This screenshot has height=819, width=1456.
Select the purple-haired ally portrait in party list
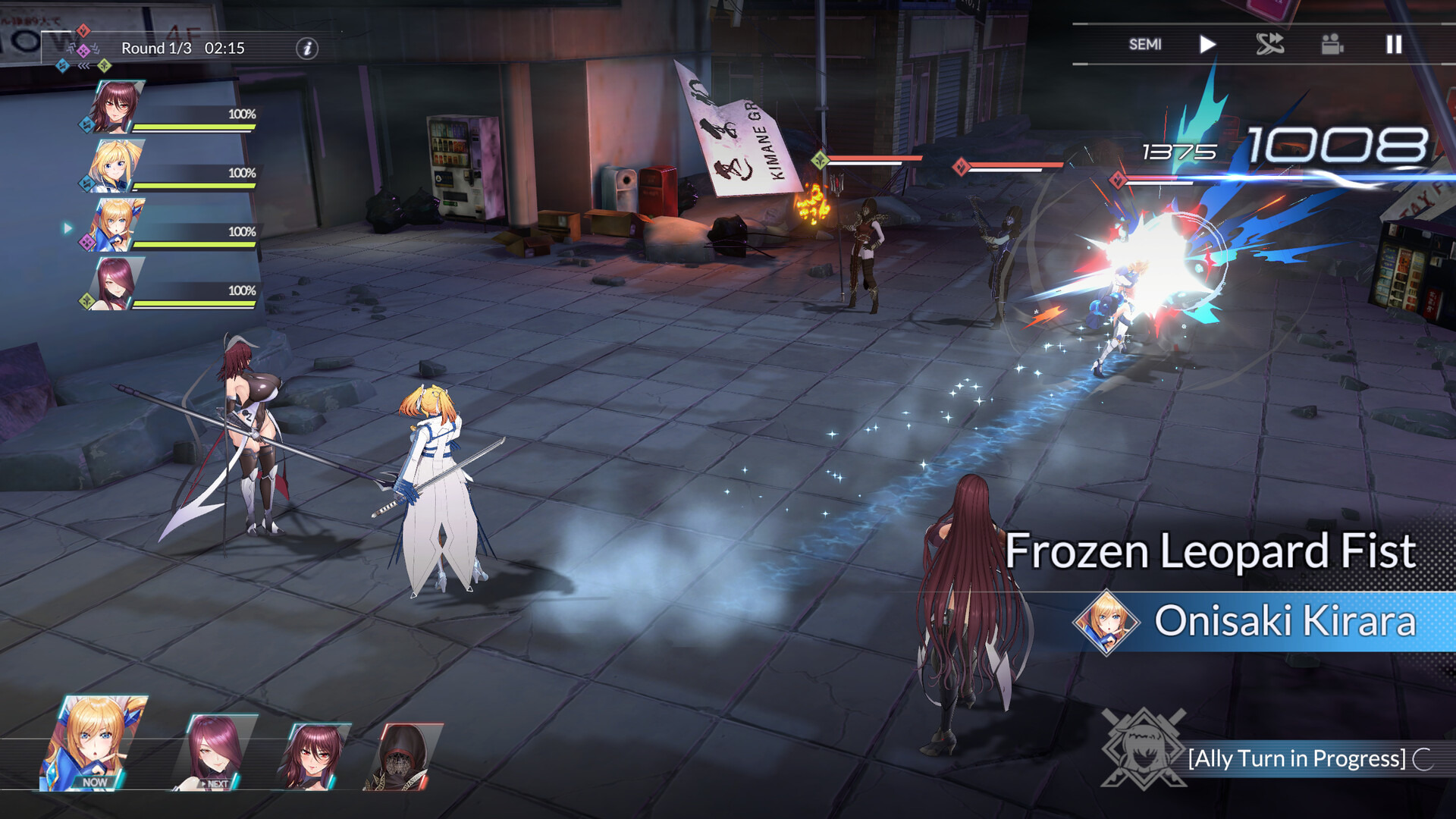coord(116,284)
